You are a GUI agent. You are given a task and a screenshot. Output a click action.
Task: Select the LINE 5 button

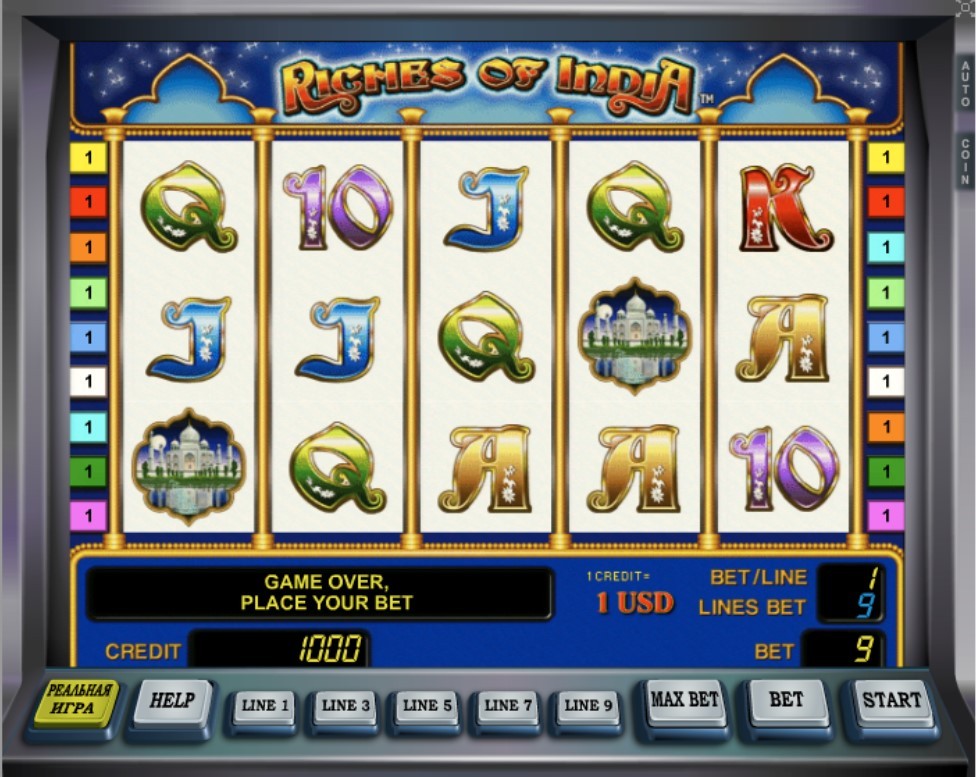point(427,707)
